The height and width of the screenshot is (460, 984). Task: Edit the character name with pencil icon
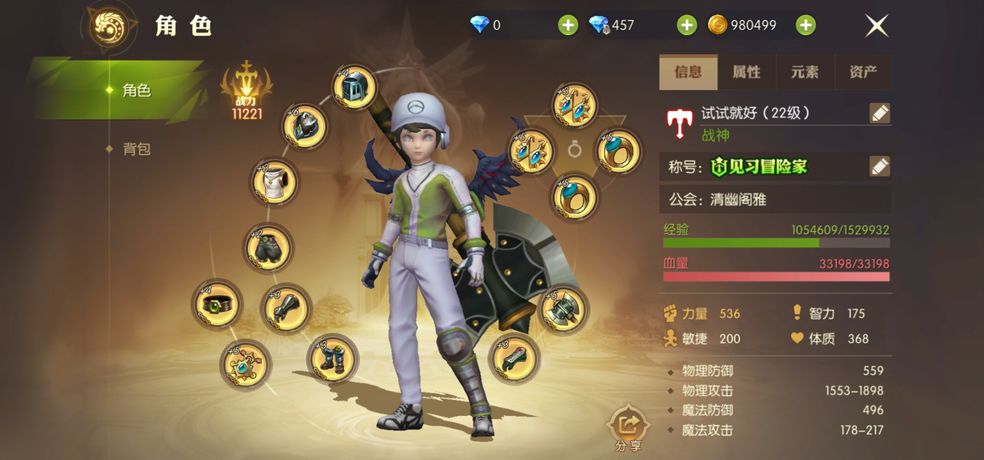[x=880, y=113]
